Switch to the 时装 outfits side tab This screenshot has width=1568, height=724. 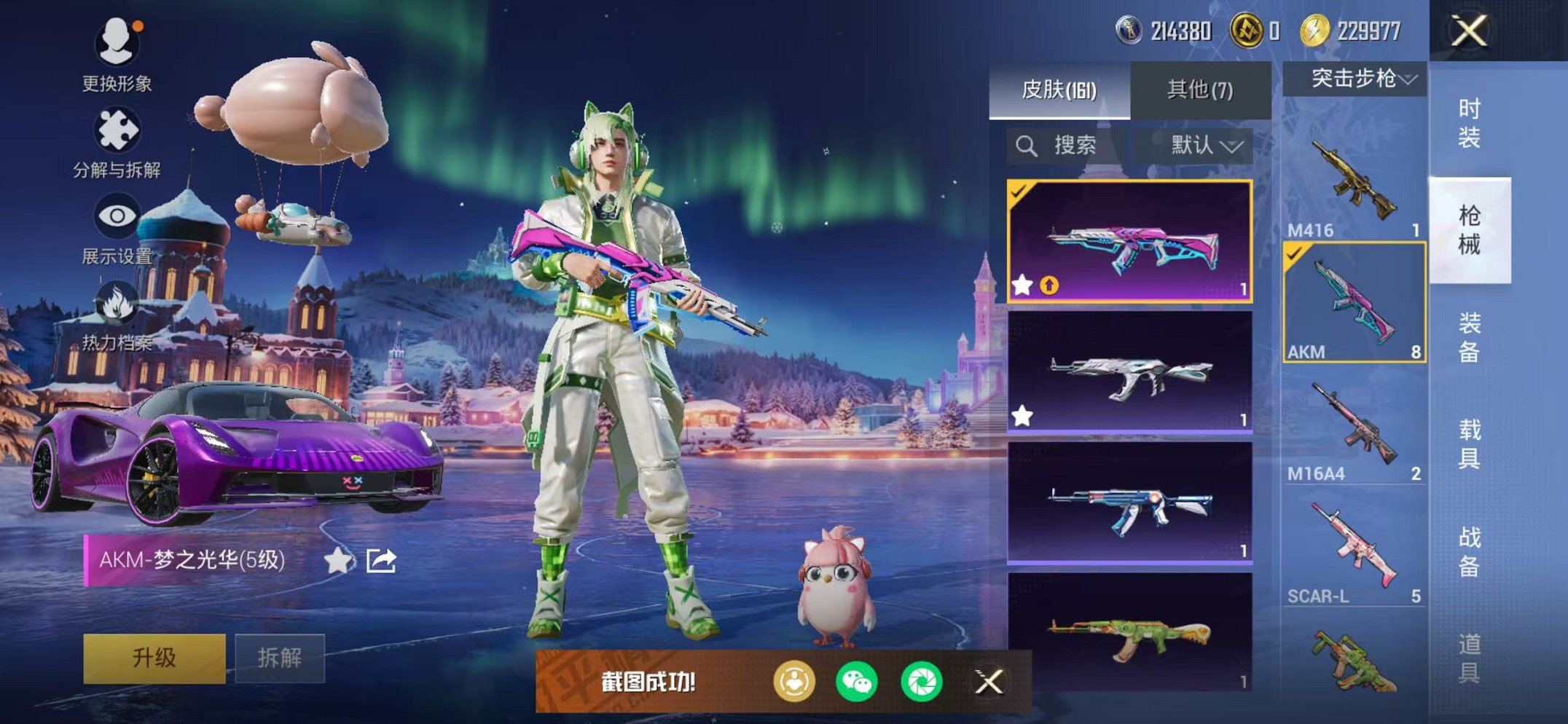click(1469, 122)
